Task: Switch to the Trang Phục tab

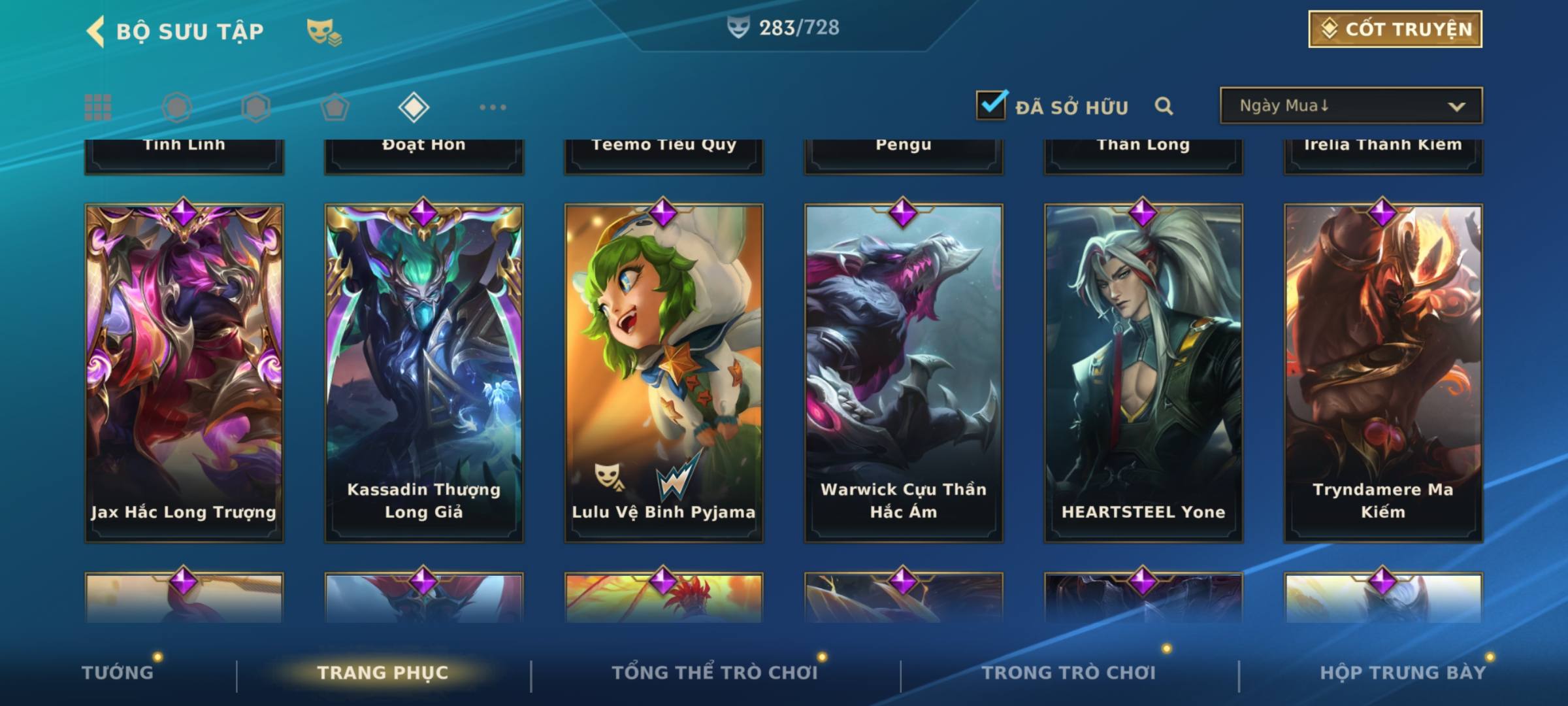Action: (383, 673)
